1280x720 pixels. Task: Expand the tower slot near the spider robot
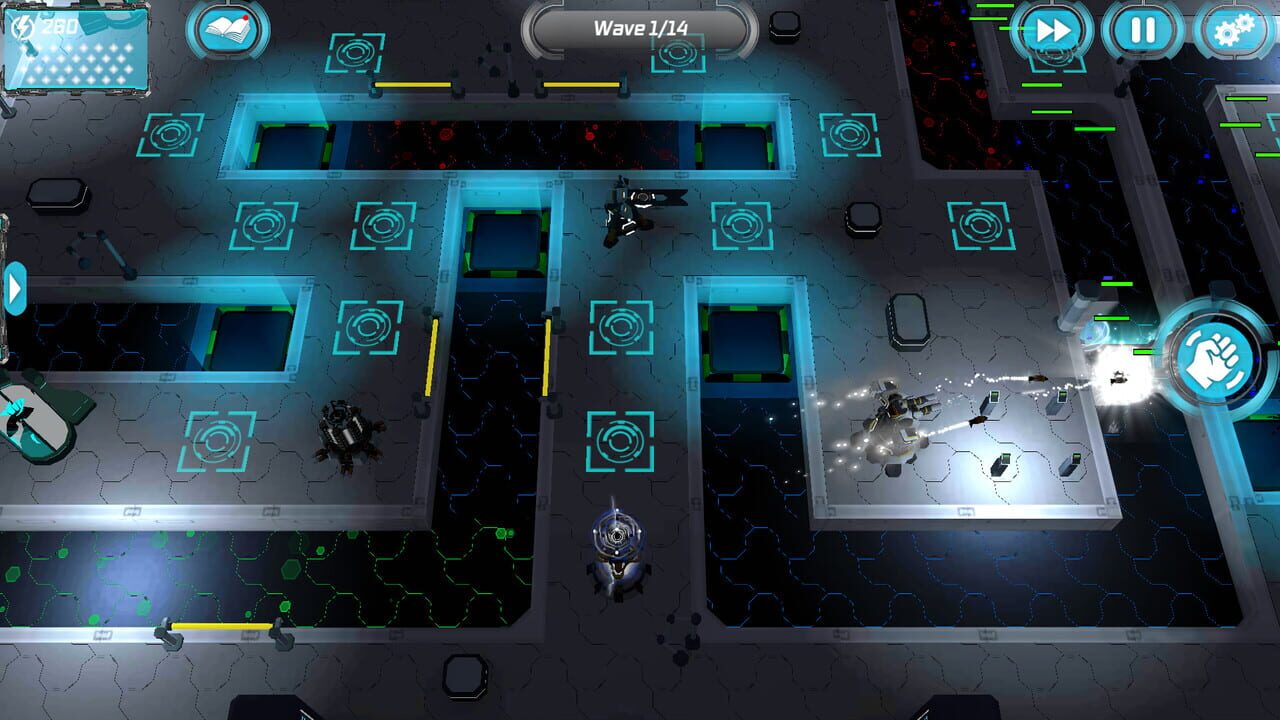click(216, 440)
